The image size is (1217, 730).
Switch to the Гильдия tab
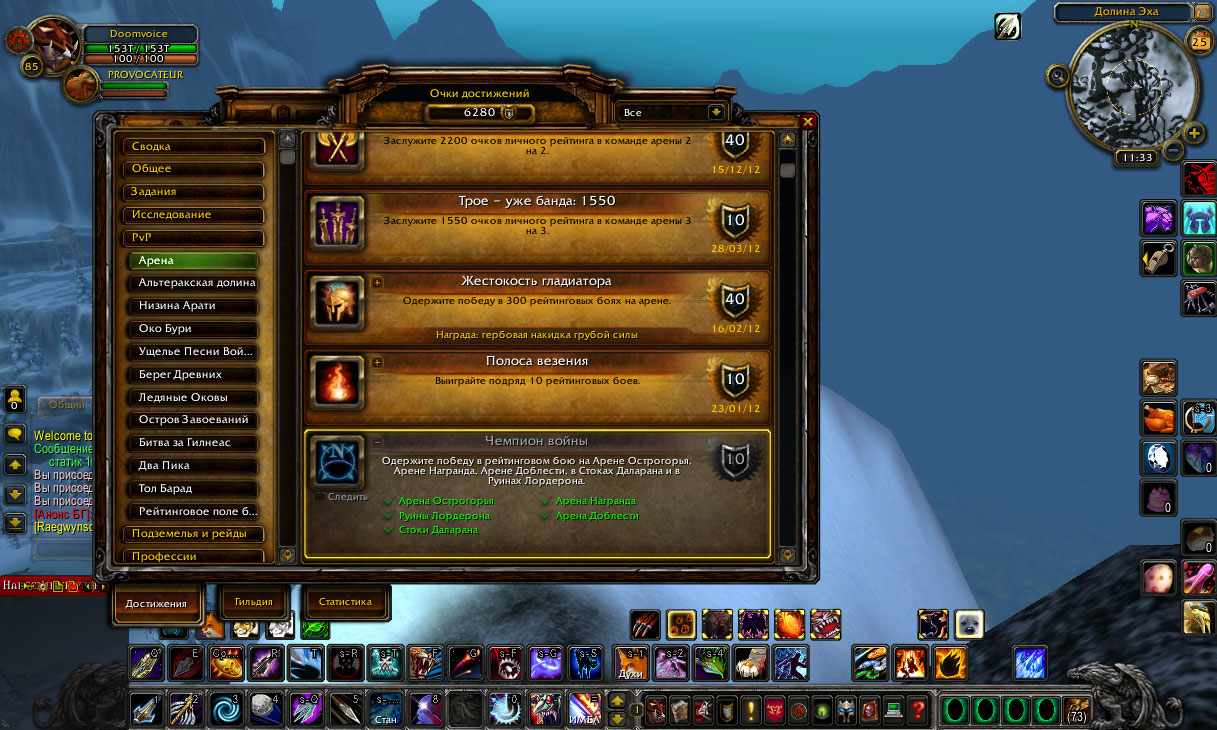tap(253, 602)
